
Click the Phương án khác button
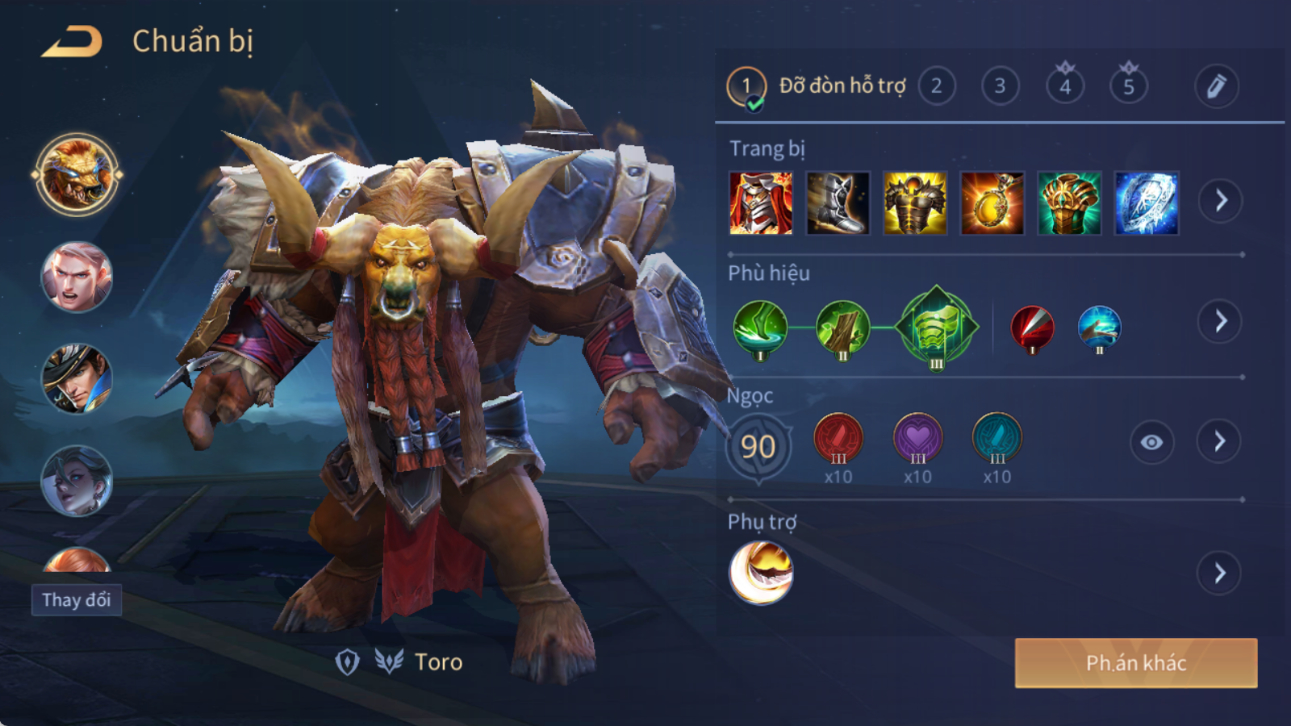1136,663
